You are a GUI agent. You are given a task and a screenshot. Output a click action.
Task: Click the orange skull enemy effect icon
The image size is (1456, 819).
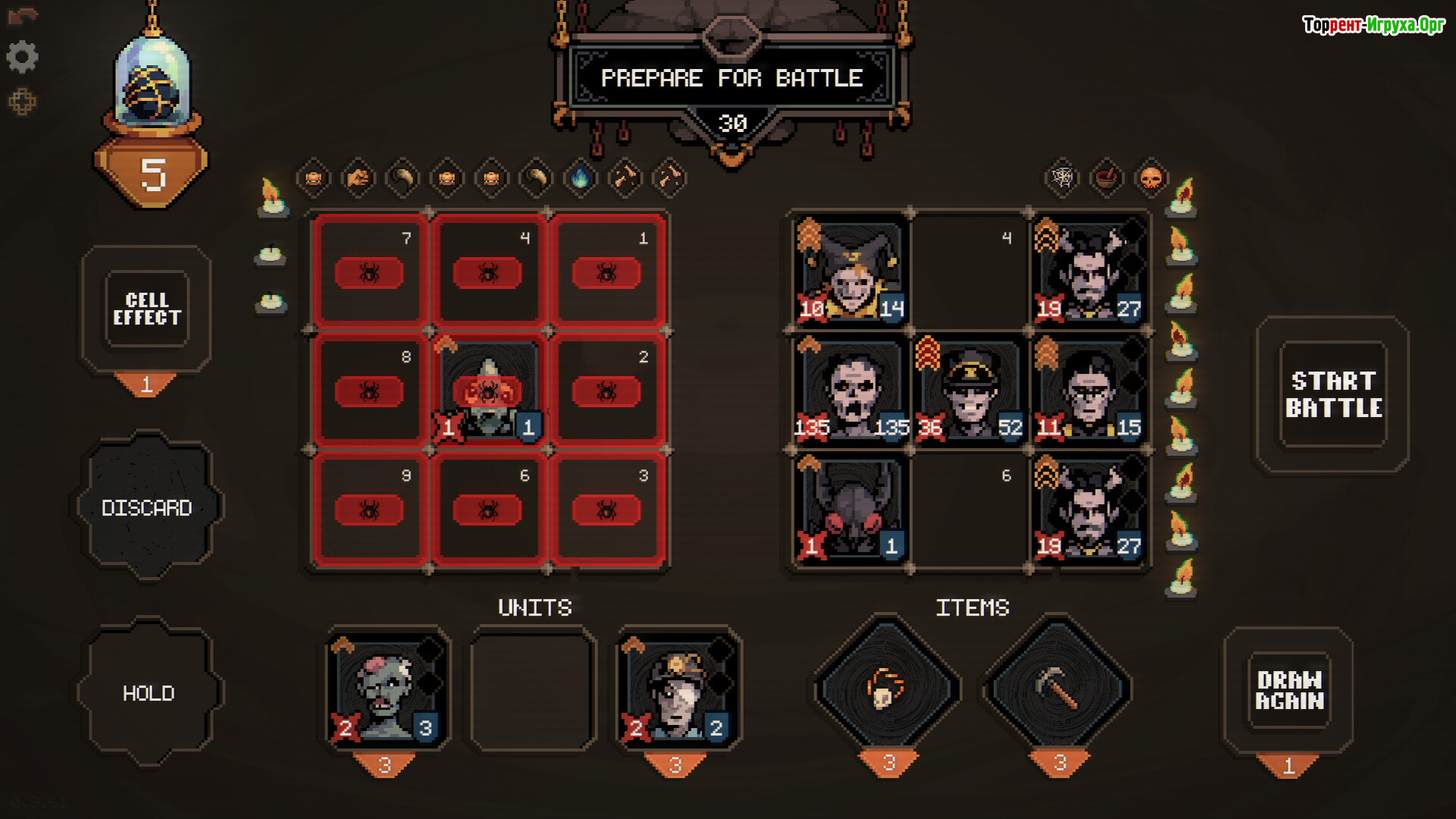1151,178
